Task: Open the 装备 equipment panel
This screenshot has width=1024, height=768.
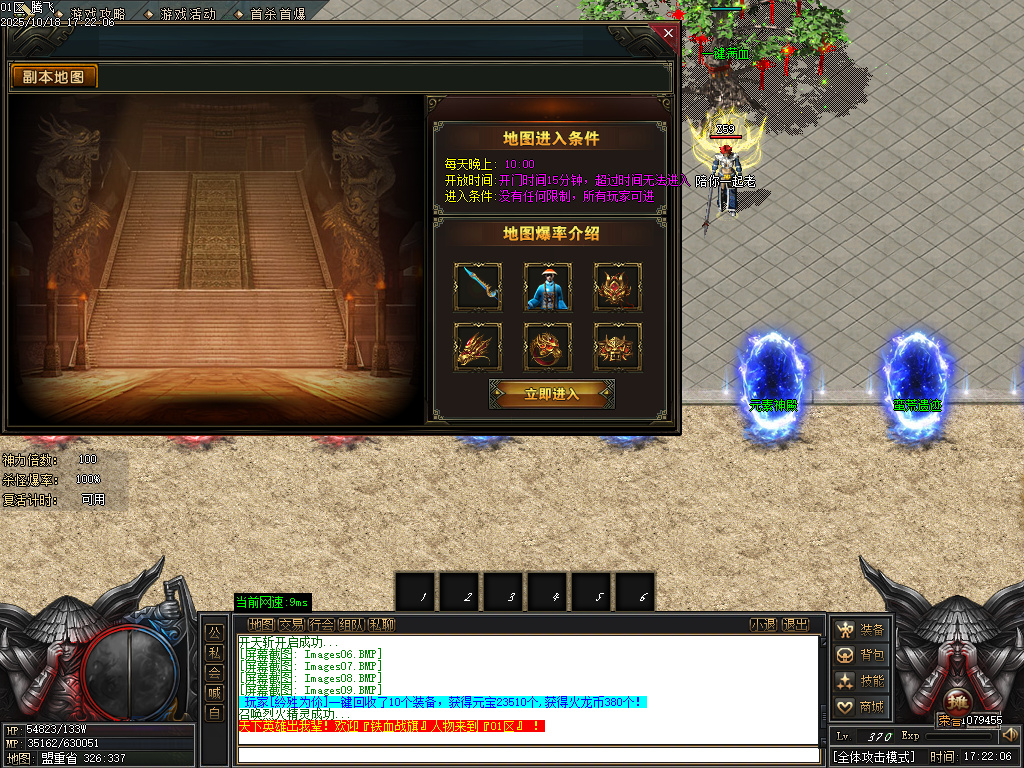Action: coord(862,629)
